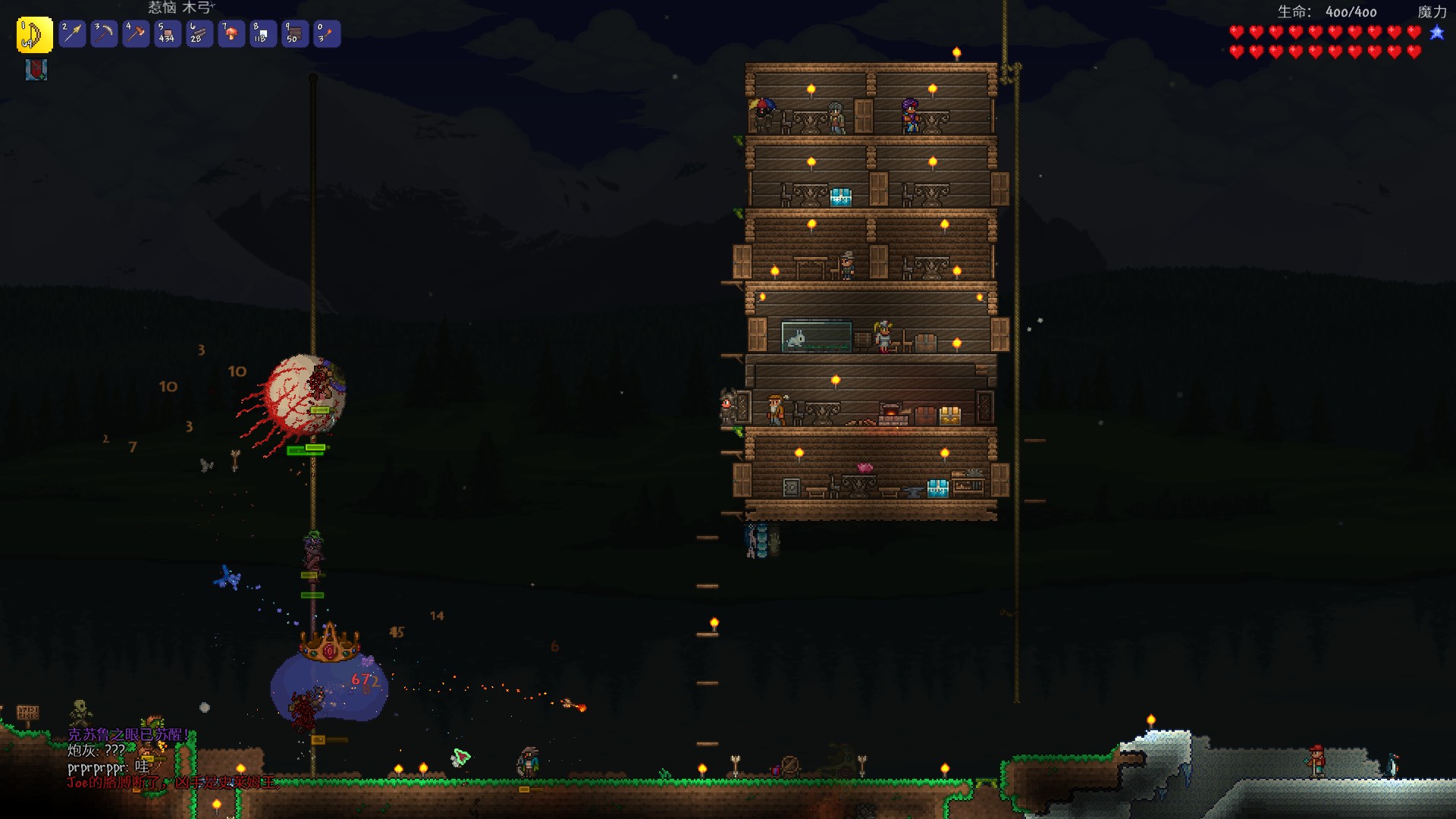The height and width of the screenshot is (819, 1456).
Task: Select the dirt block stack of 434
Action: point(168,34)
